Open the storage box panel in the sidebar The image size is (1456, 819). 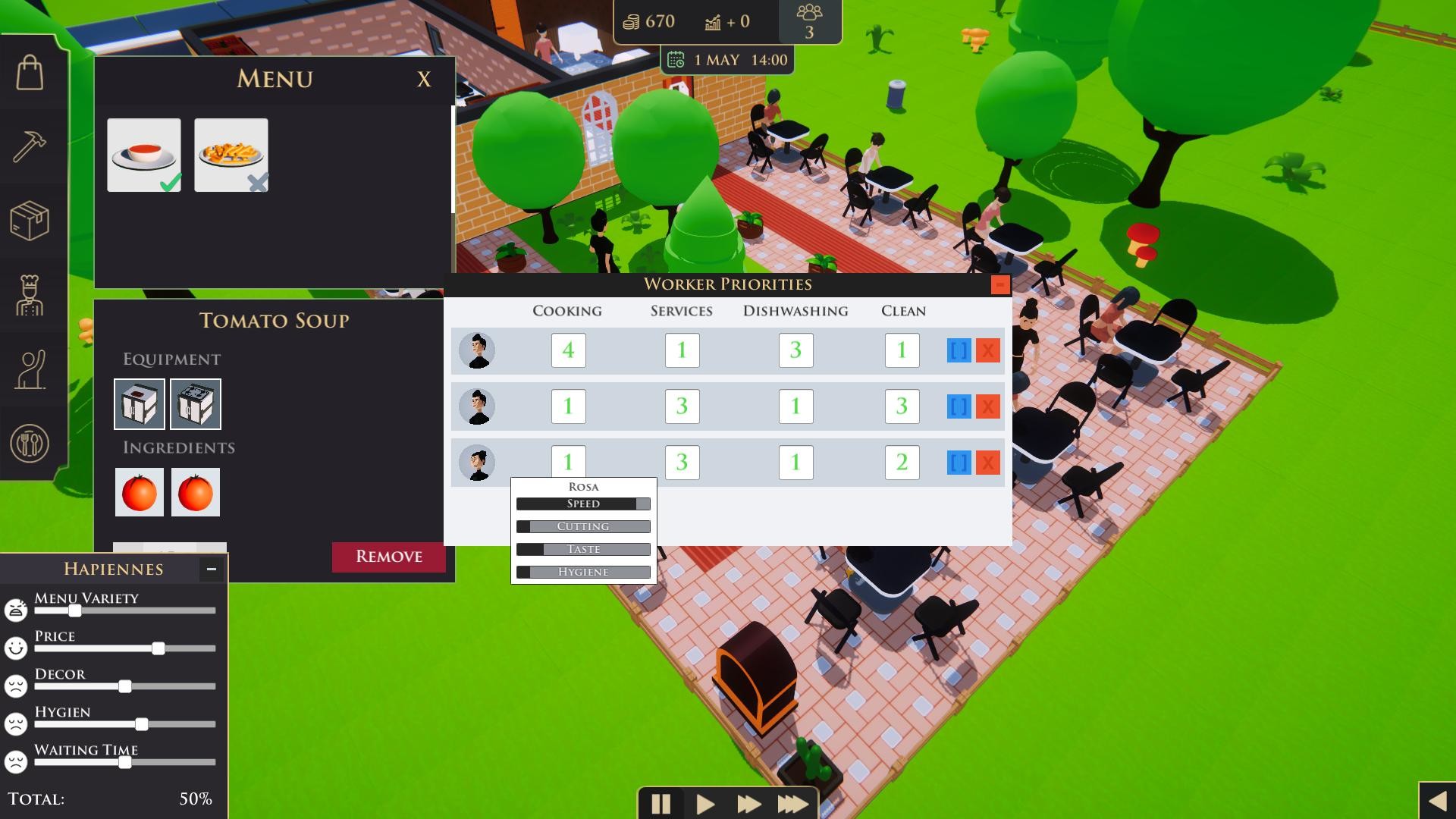pyautogui.click(x=30, y=220)
